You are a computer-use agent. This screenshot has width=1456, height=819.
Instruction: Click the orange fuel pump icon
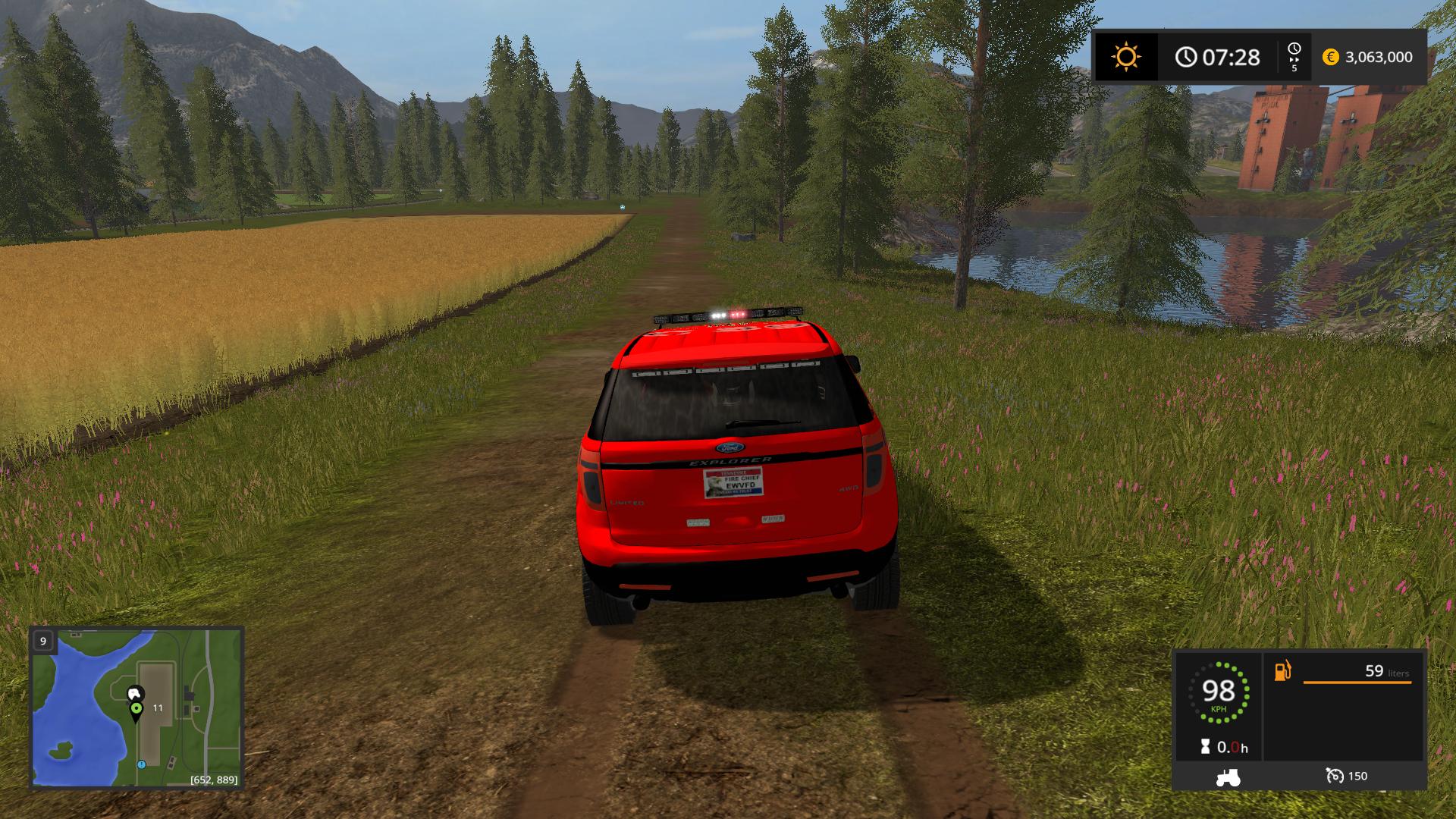pyautogui.click(x=1282, y=671)
